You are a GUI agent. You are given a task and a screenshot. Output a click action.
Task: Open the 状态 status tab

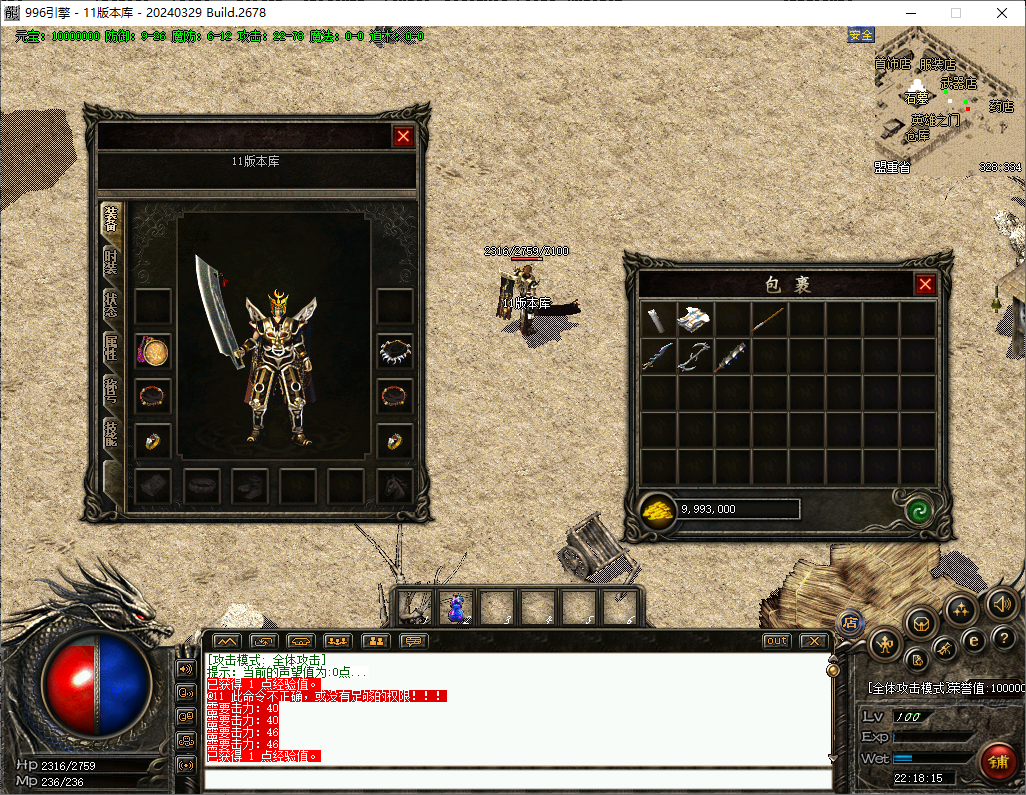coord(111,304)
